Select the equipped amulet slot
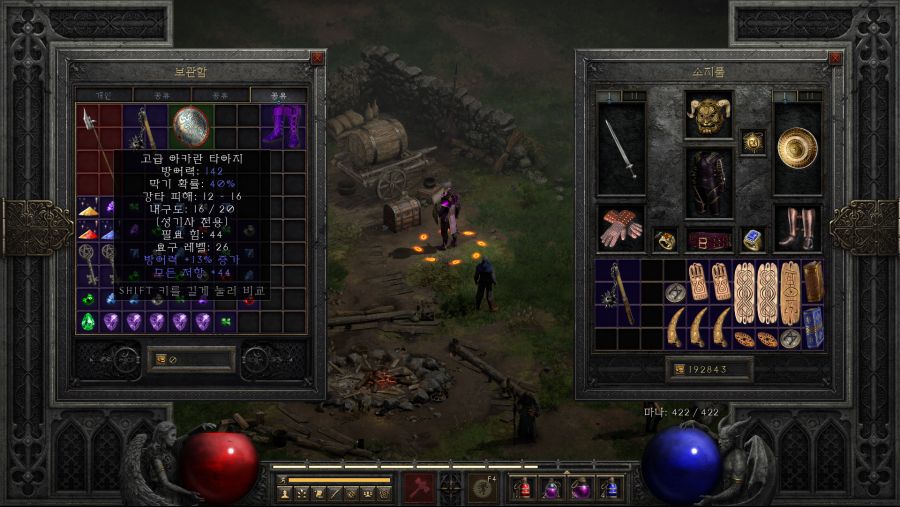Screen dimensions: 900x507 (x=752, y=142)
